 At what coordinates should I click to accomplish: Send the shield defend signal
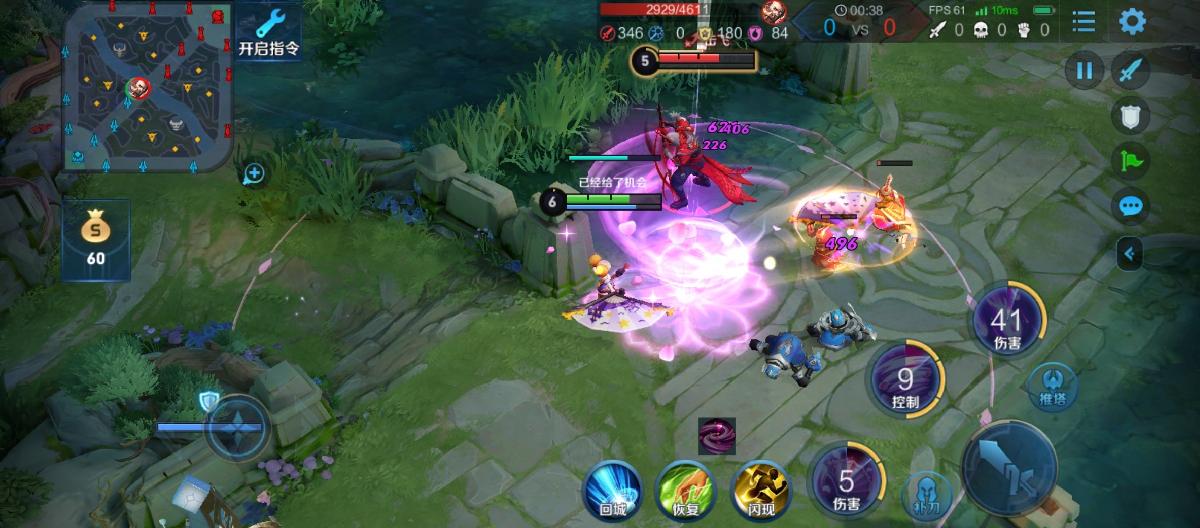tap(1131, 117)
